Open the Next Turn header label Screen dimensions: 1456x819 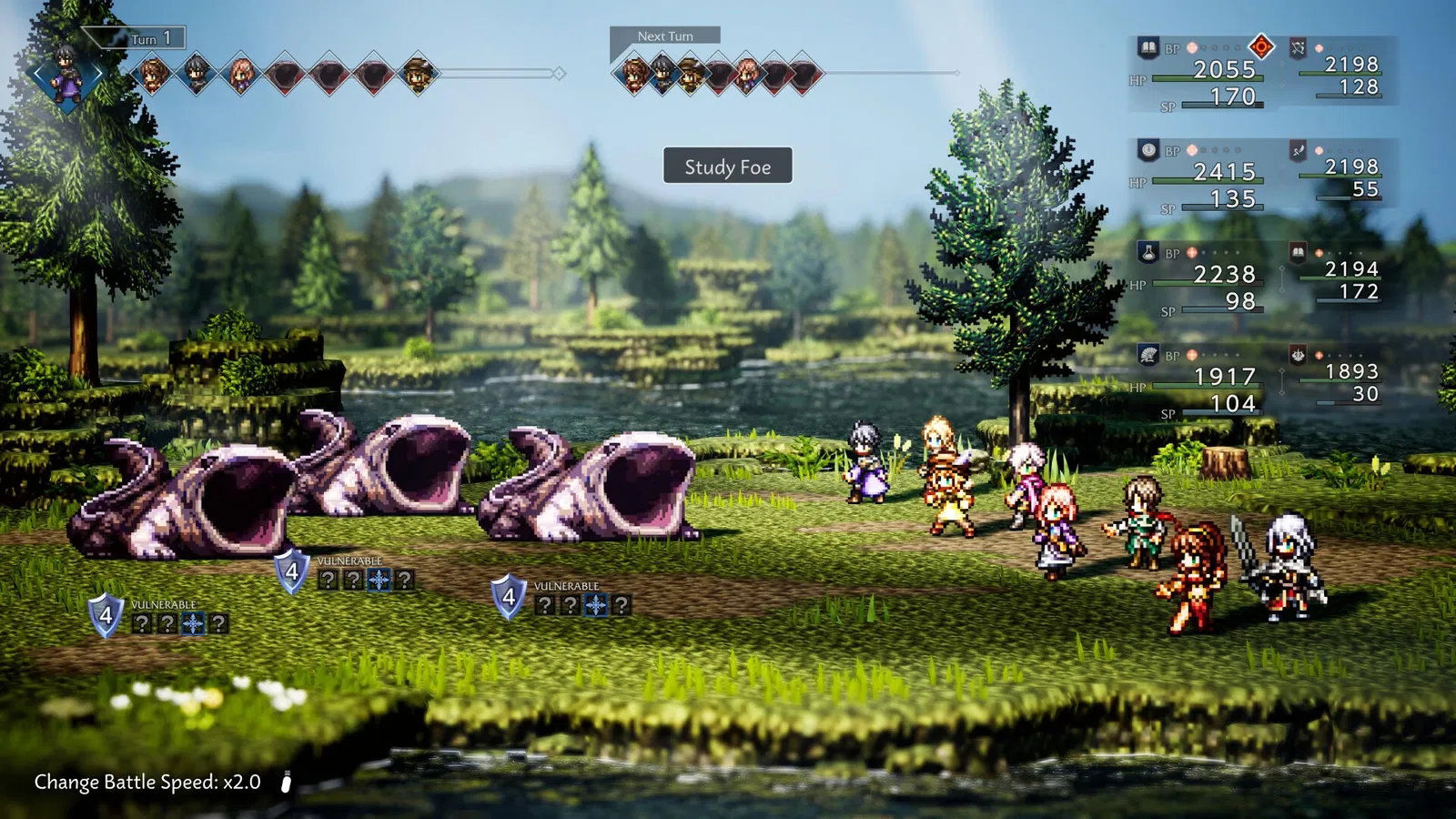[x=664, y=35]
